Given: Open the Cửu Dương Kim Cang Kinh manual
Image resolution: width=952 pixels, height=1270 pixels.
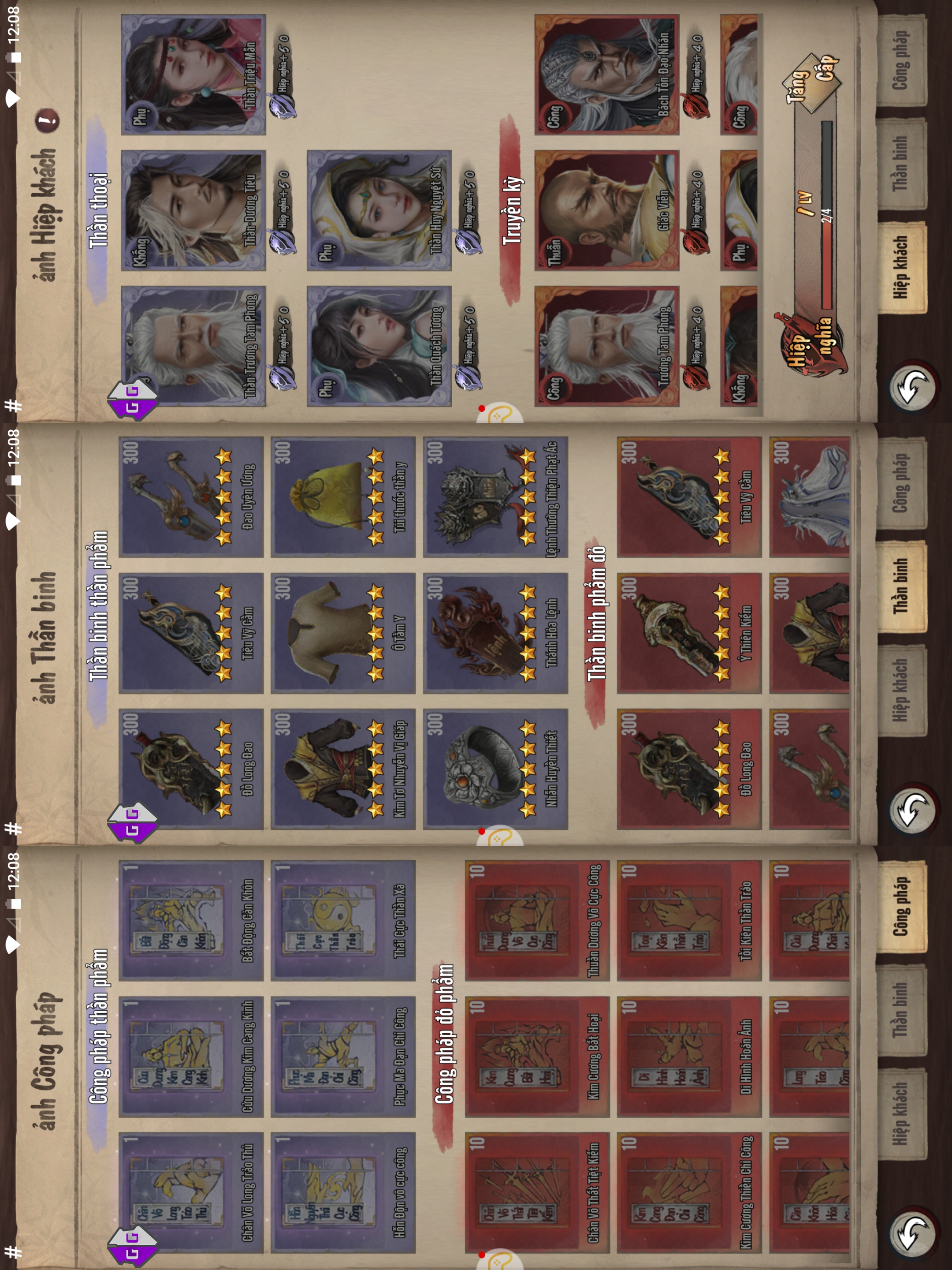Looking at the screenshot, I should 191,1057.
